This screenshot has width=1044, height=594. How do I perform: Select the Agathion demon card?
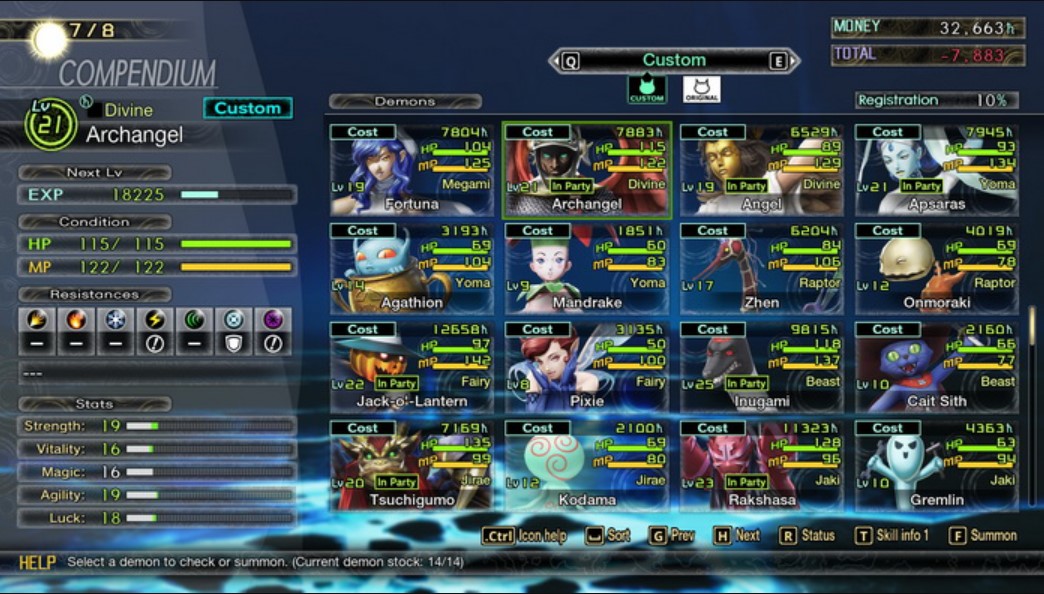[x=412, y=268]
